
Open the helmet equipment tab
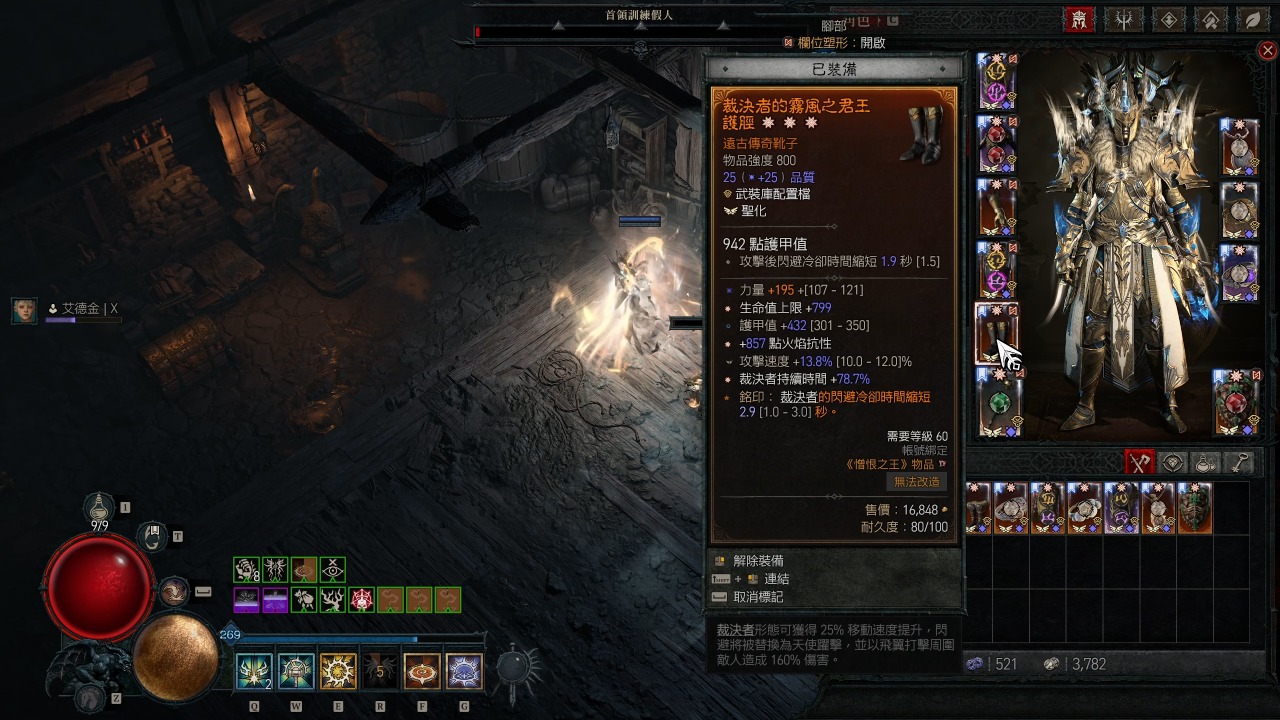coord(1079,19)
